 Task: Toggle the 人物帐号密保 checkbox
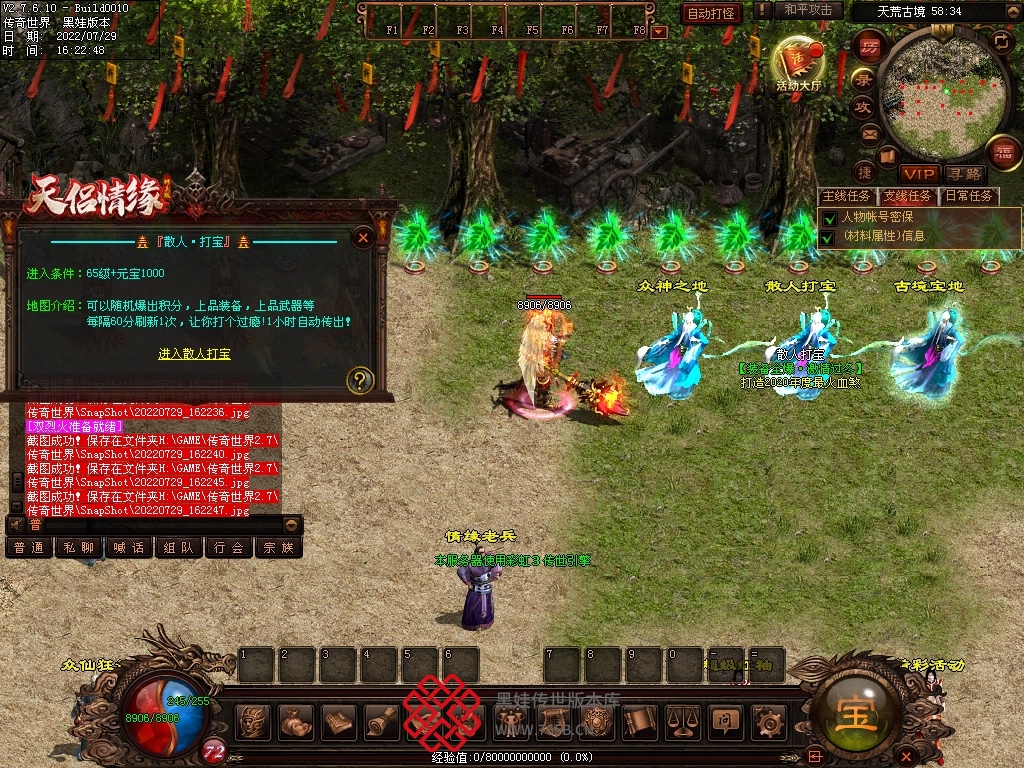[x=828, y=217]
